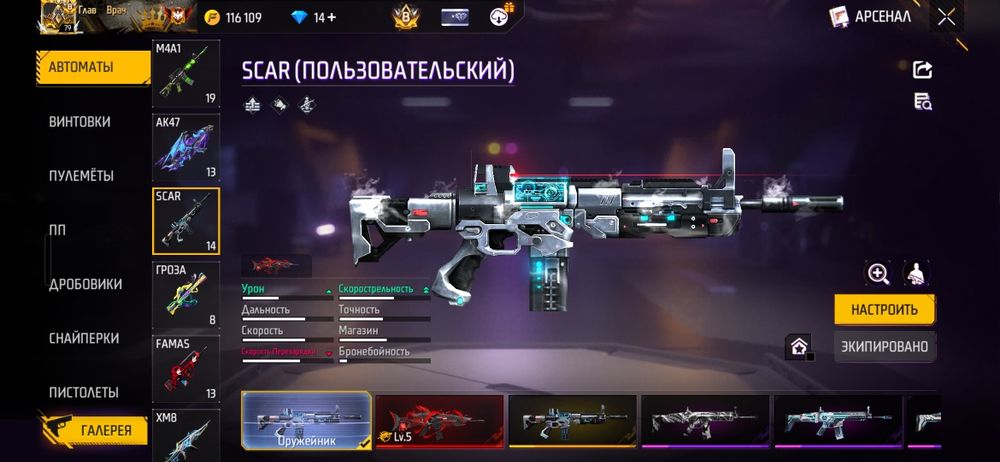This screenshot has width=1000, height=462.
Task: Show the Снайперки category
Action: point(84,338)
